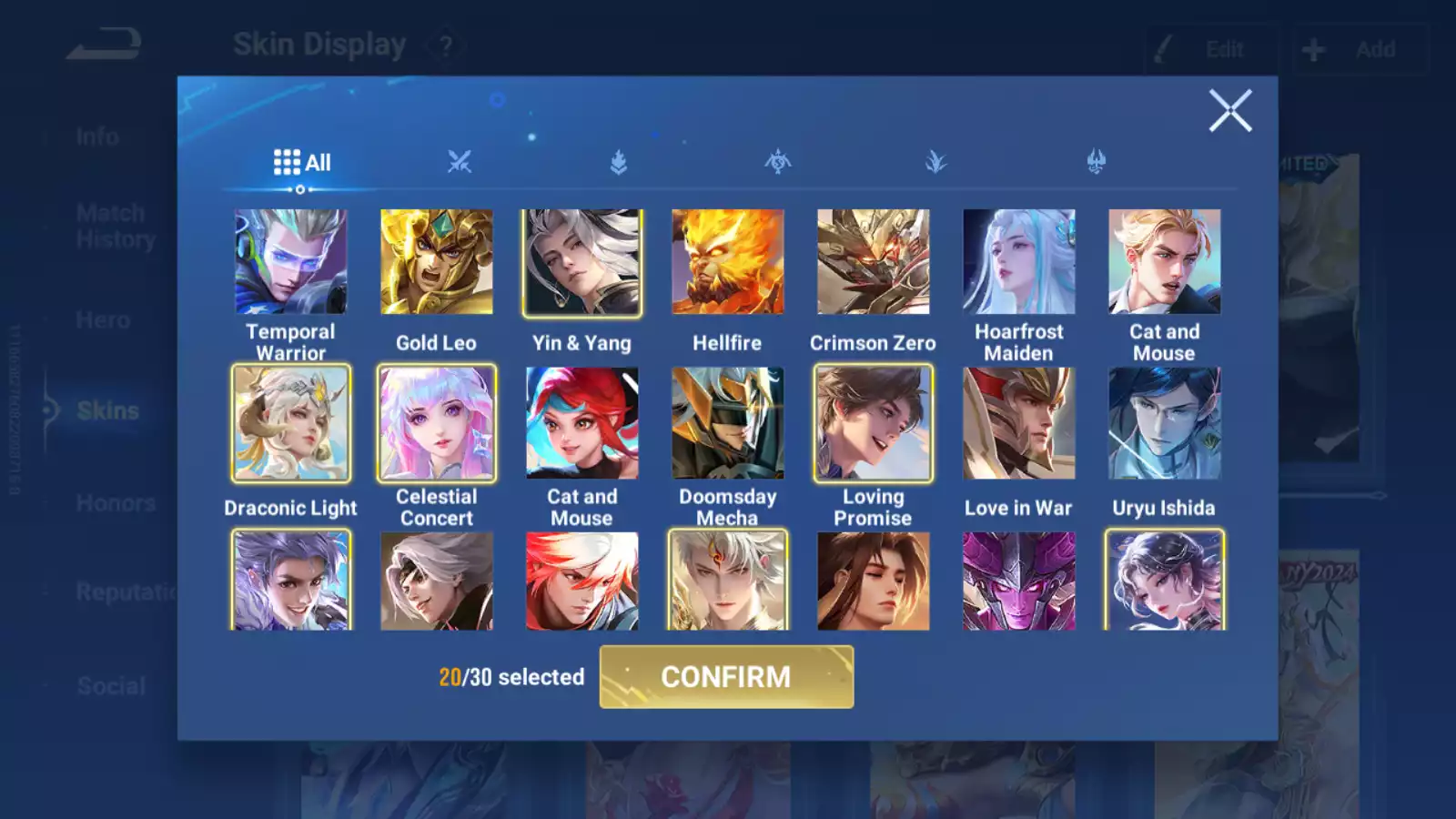1456x819 pixels.
Task: Toggle the Draconic Light skin
Action: coord(290,423)
